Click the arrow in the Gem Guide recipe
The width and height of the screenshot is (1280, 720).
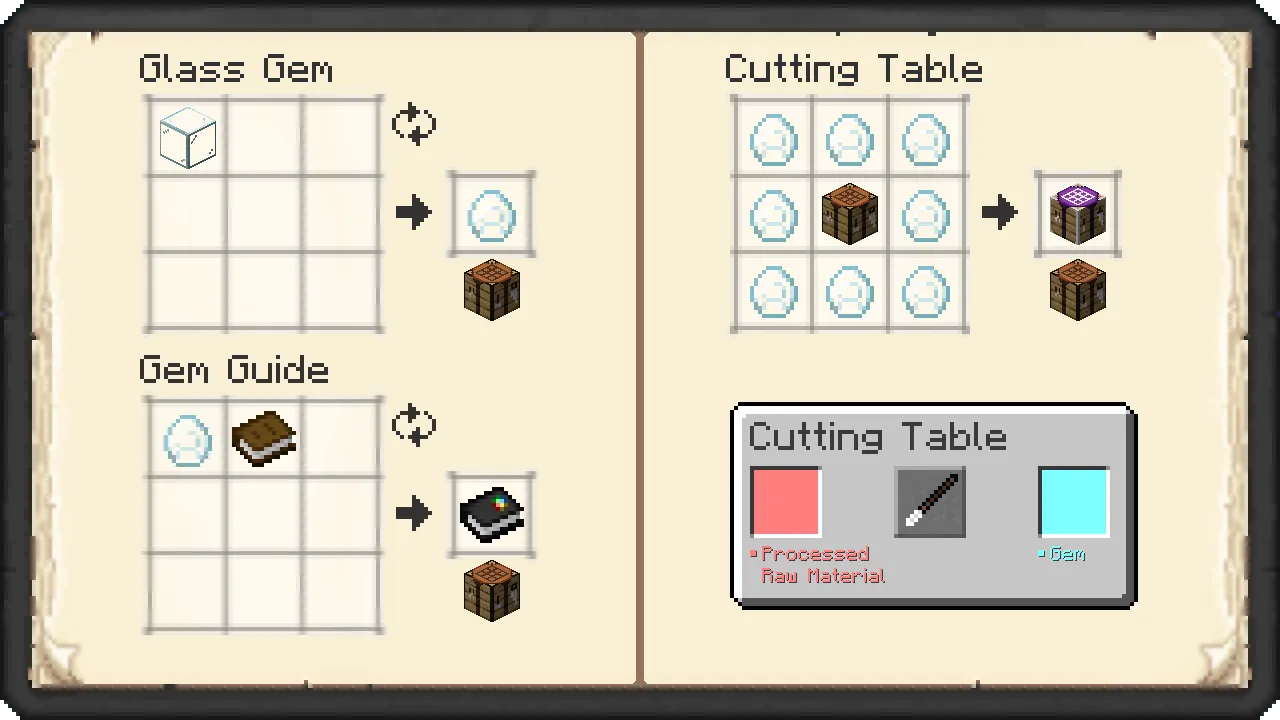414,513
